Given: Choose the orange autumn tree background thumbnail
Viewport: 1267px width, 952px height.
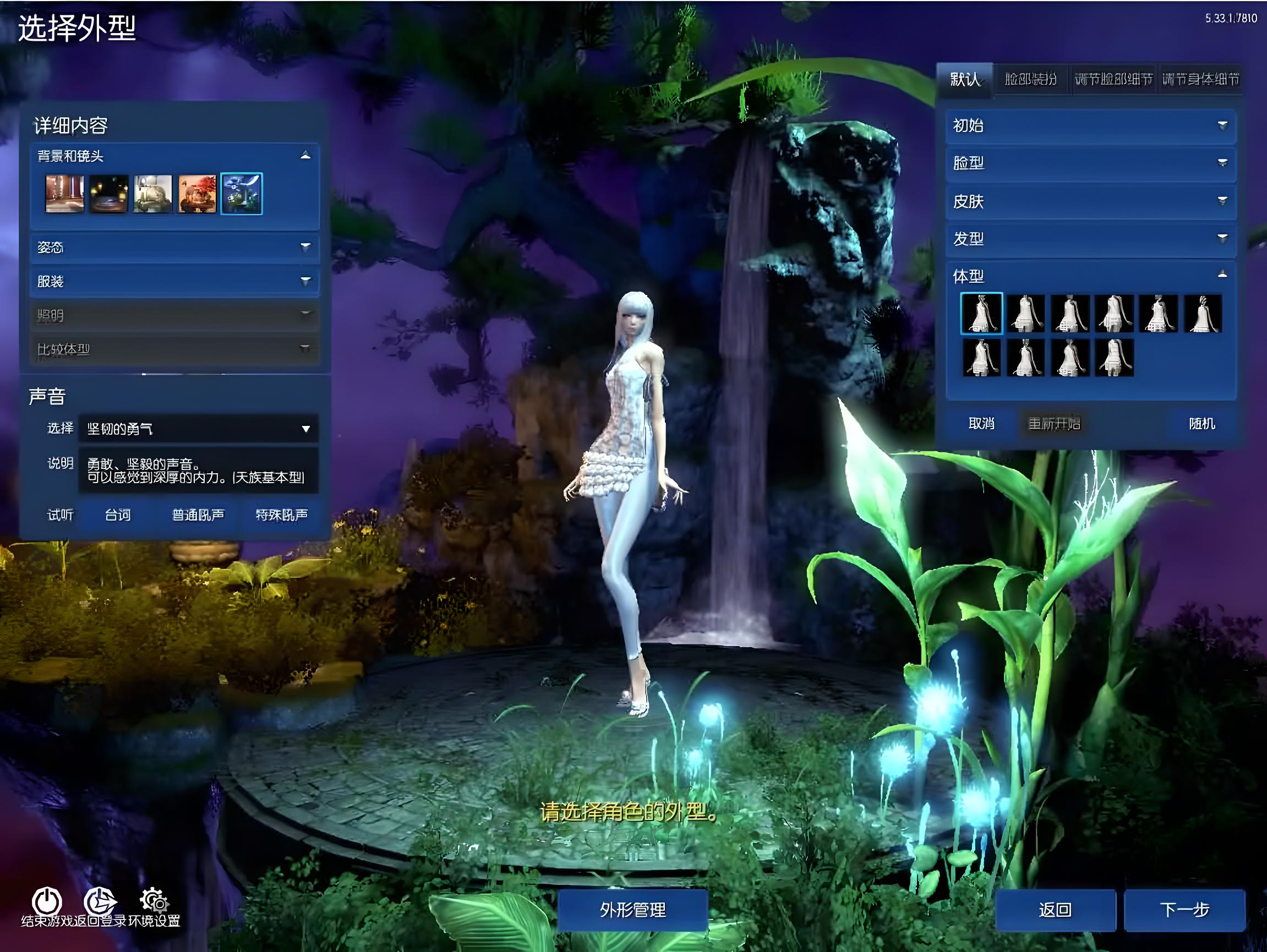Looking at the screenshot, I should [197, 194].
